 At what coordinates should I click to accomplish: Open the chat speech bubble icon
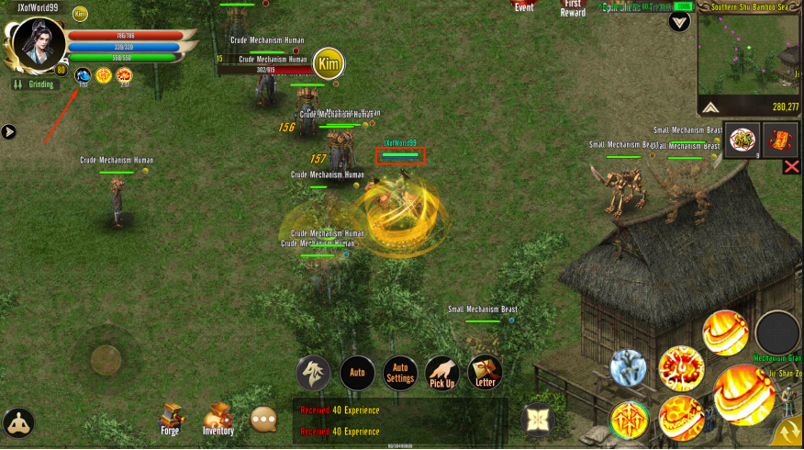pos(263,419)
